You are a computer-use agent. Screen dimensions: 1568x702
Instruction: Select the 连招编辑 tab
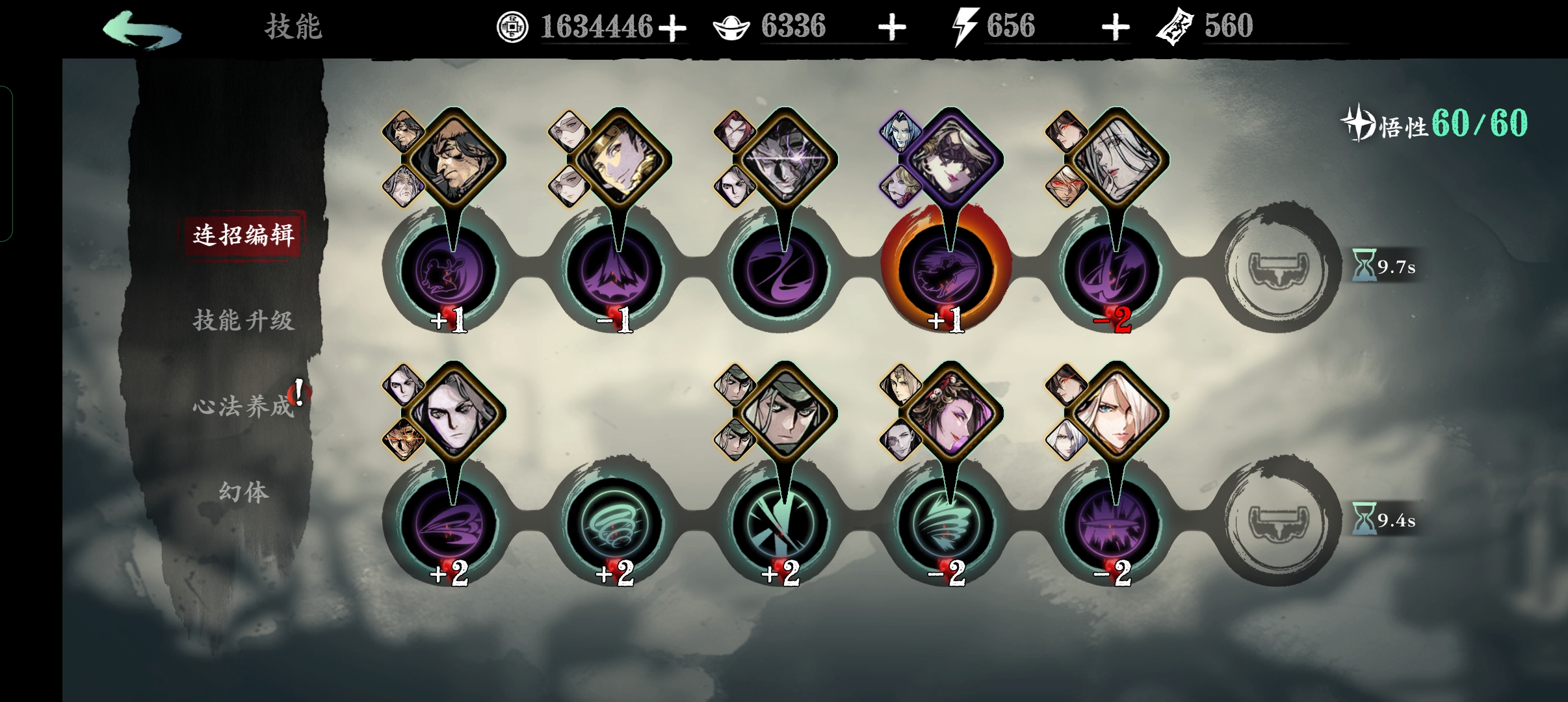click(x=243, y=235)
